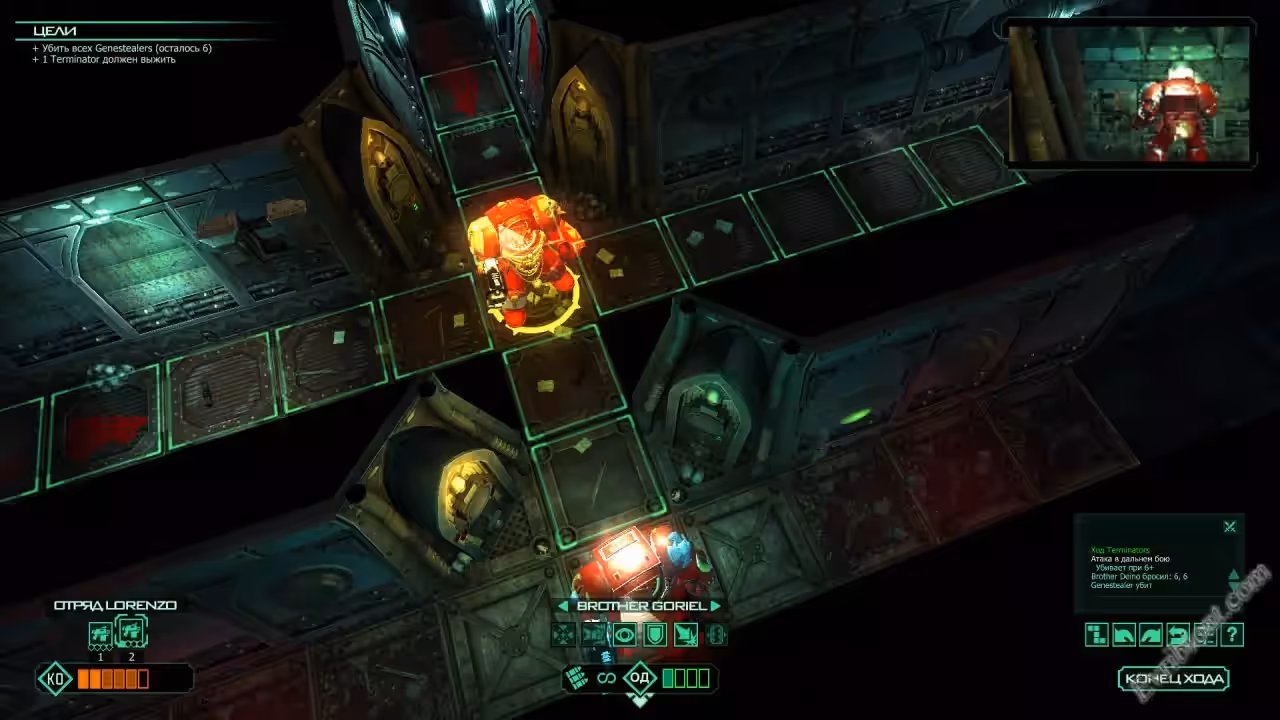Switch to the next marine with right arrow
This screenshot has width=1280, height=720.
pos(715,606)
